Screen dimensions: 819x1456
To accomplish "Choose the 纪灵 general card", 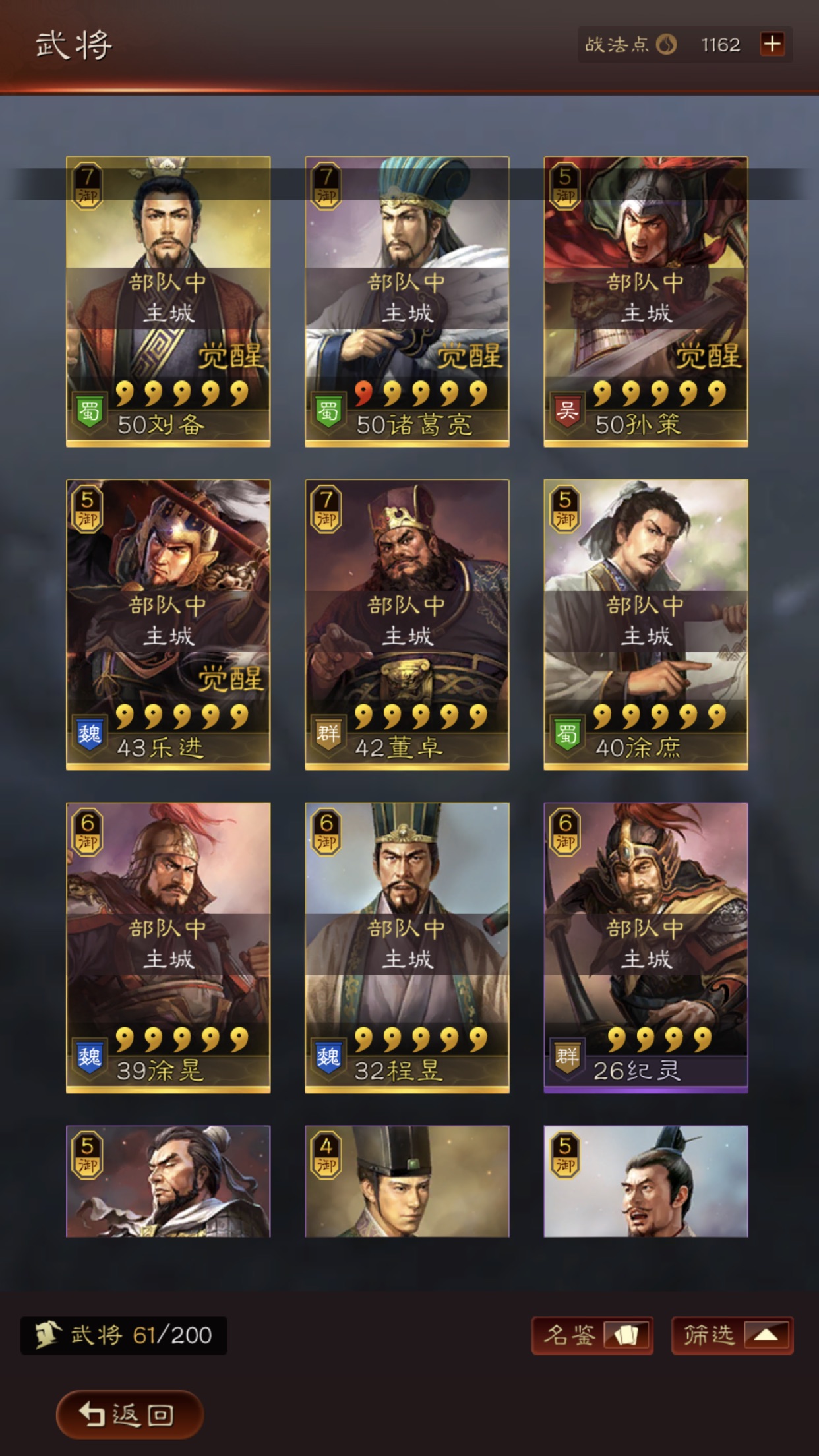I will [x=646, y=948].
